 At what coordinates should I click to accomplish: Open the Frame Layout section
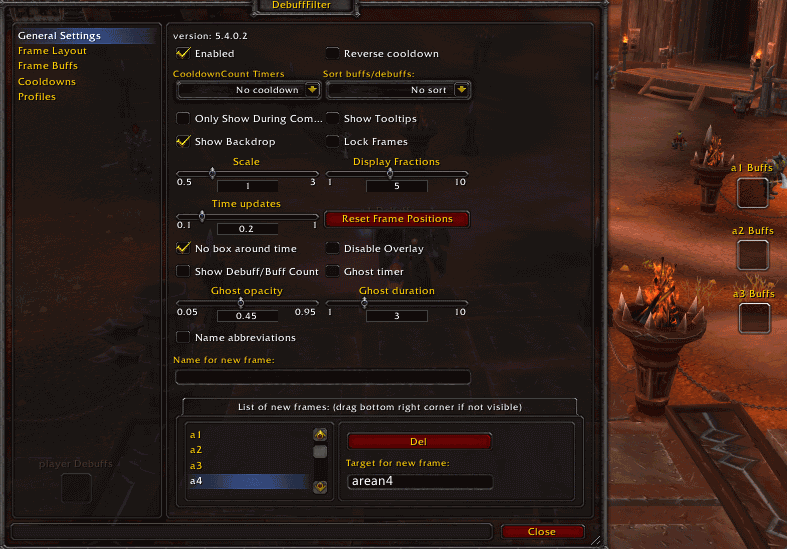tap(52, 51)
